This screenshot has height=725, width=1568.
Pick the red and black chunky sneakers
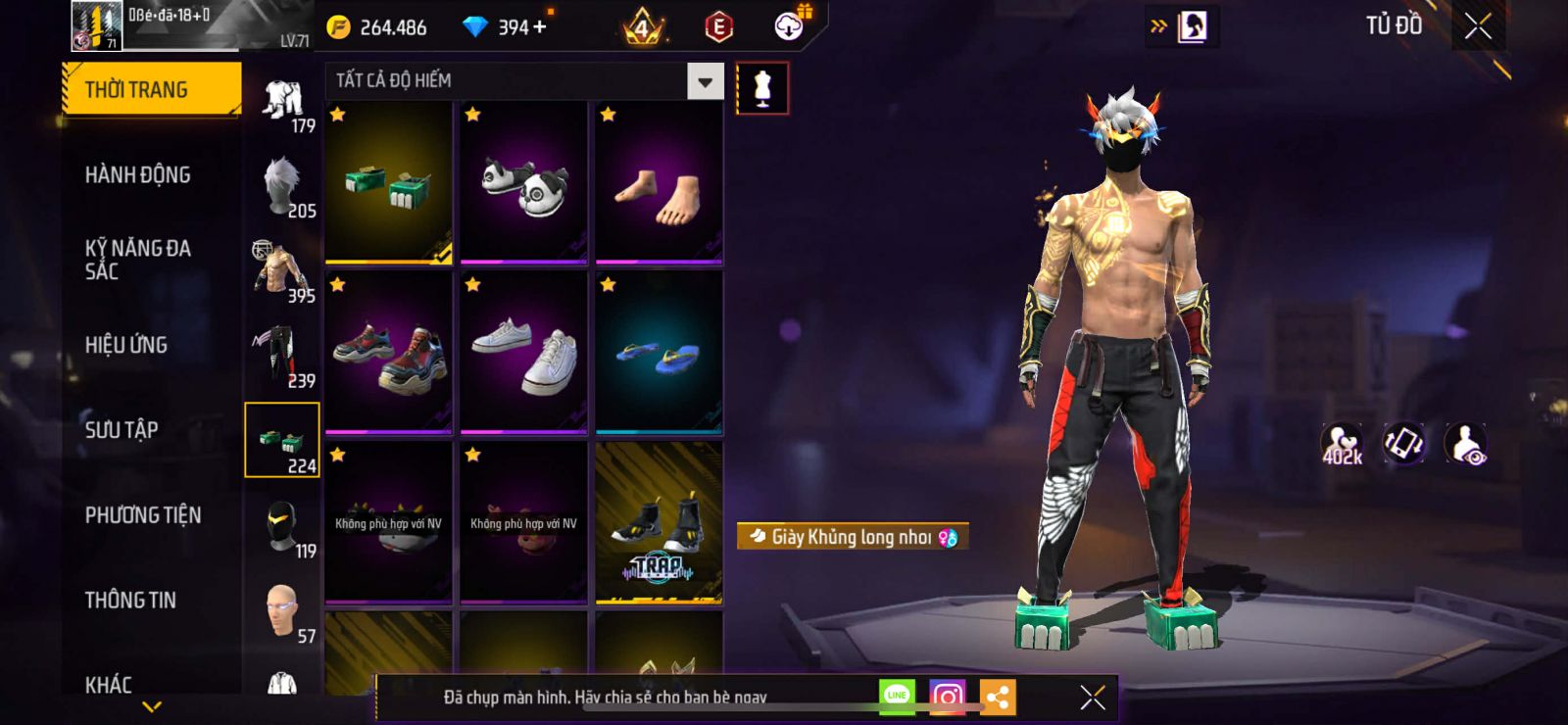[x=389, y=353]
